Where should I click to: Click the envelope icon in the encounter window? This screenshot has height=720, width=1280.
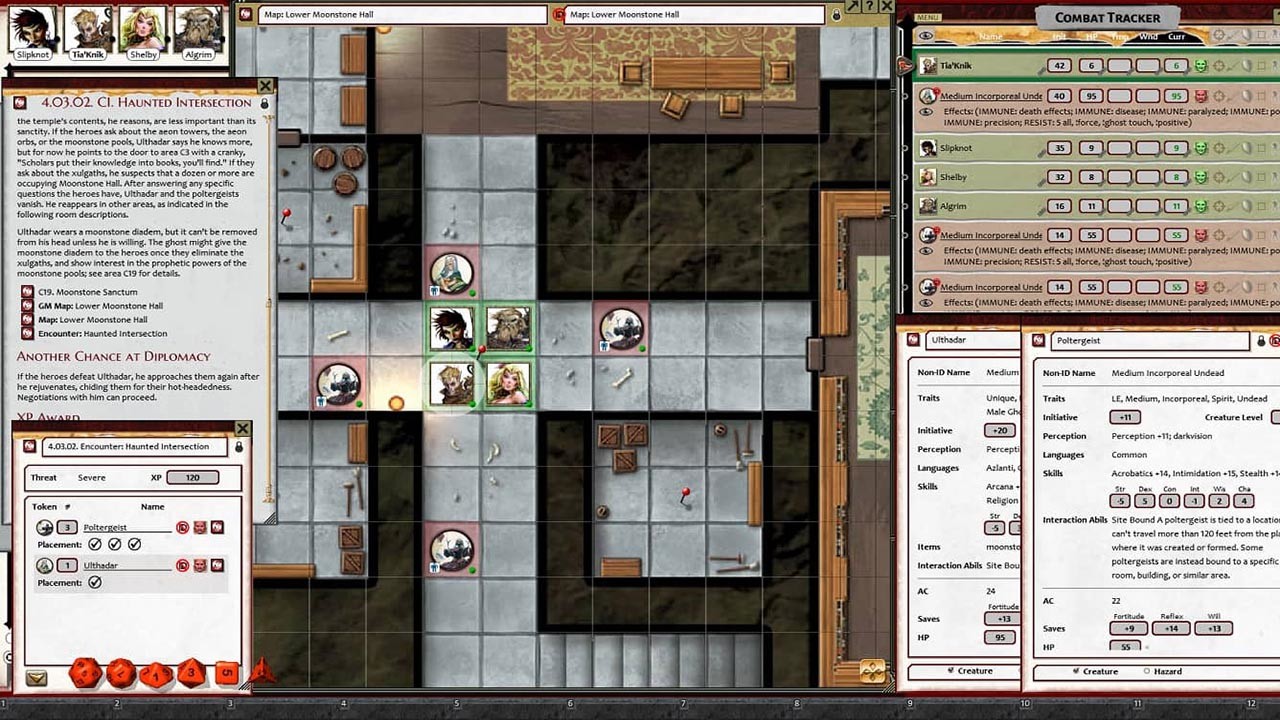[x=37, y=677]
